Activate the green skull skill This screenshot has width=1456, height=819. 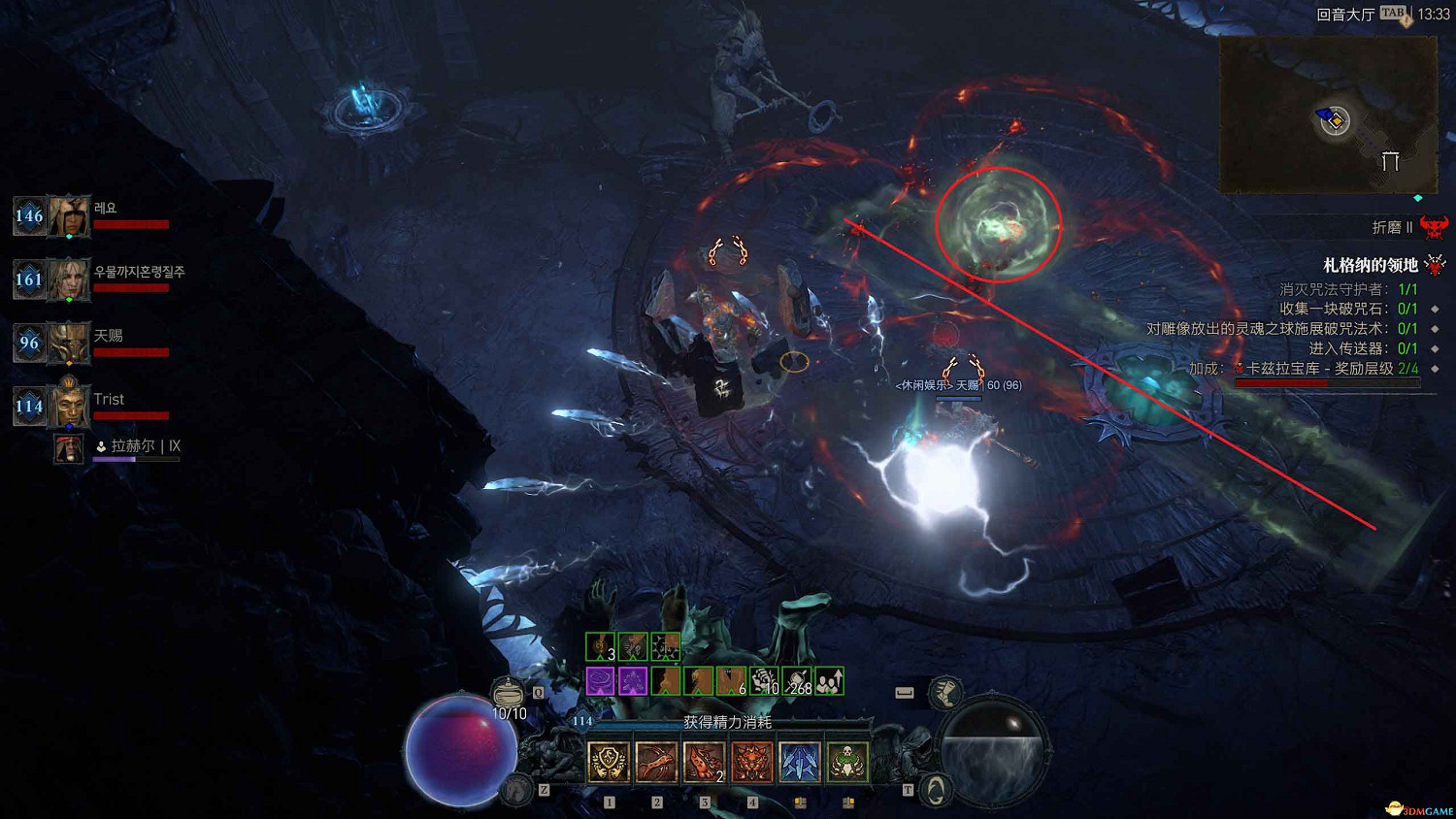click(846, 763)
